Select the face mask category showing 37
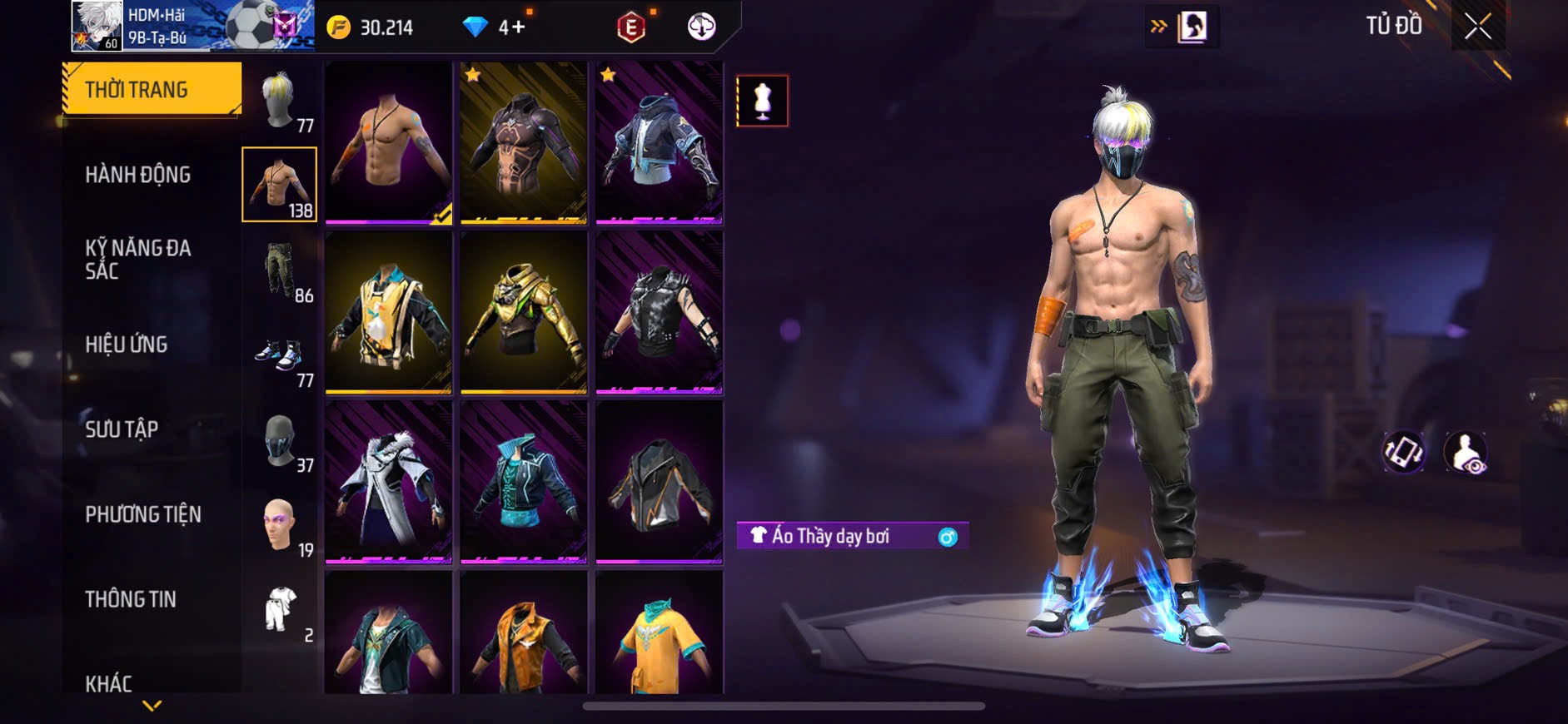The image size is (1568, 724). point(281,441)
